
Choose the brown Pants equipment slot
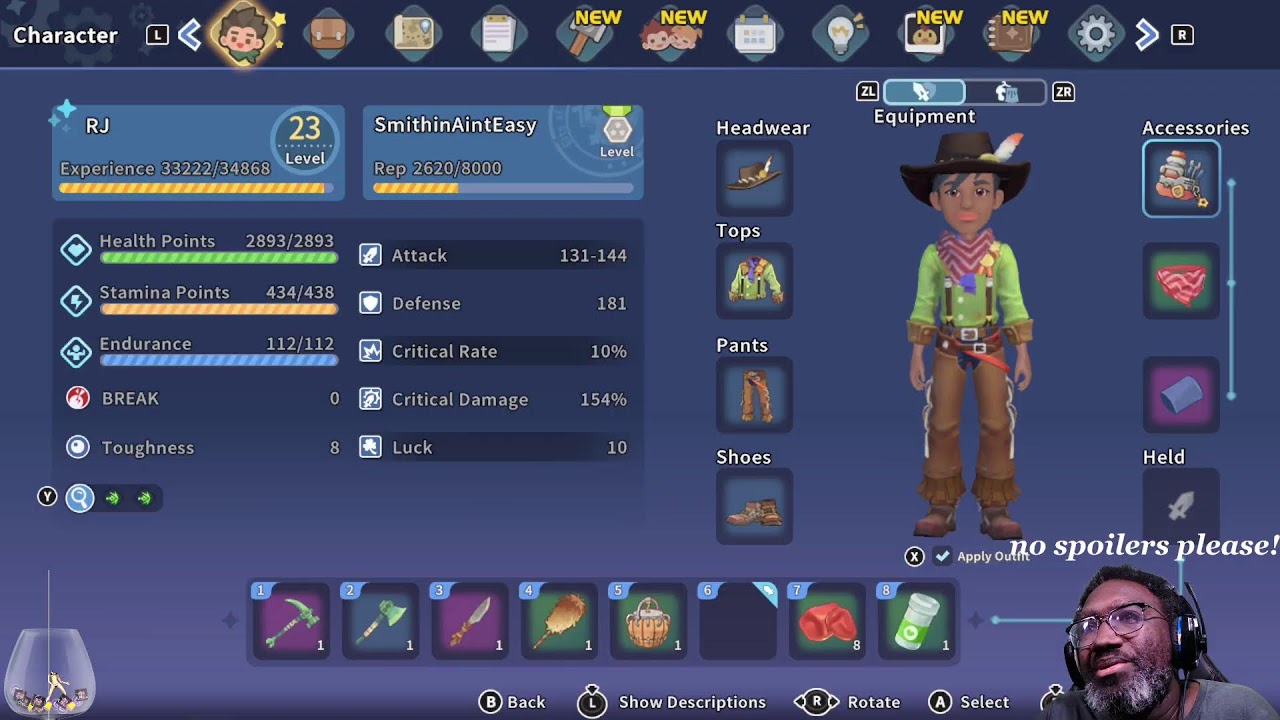pyautogui.click(x=754, y=395)
